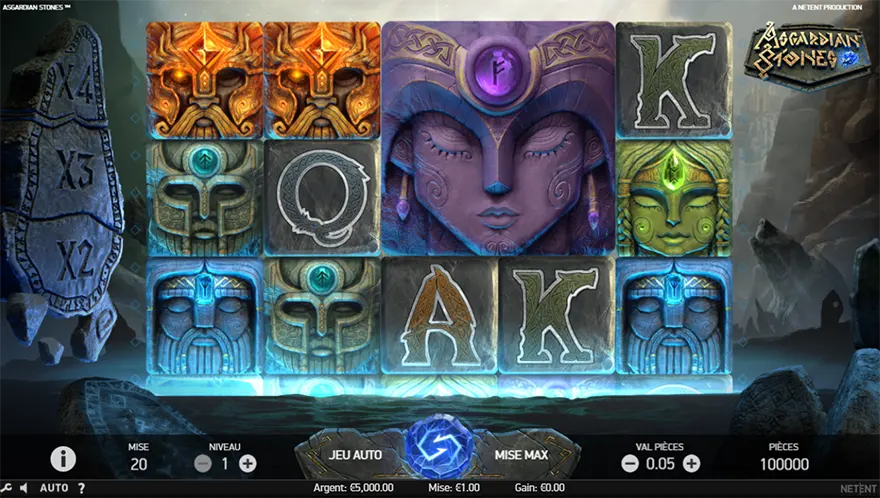Increase the Niveau bet level

click(x=247, y=463)
